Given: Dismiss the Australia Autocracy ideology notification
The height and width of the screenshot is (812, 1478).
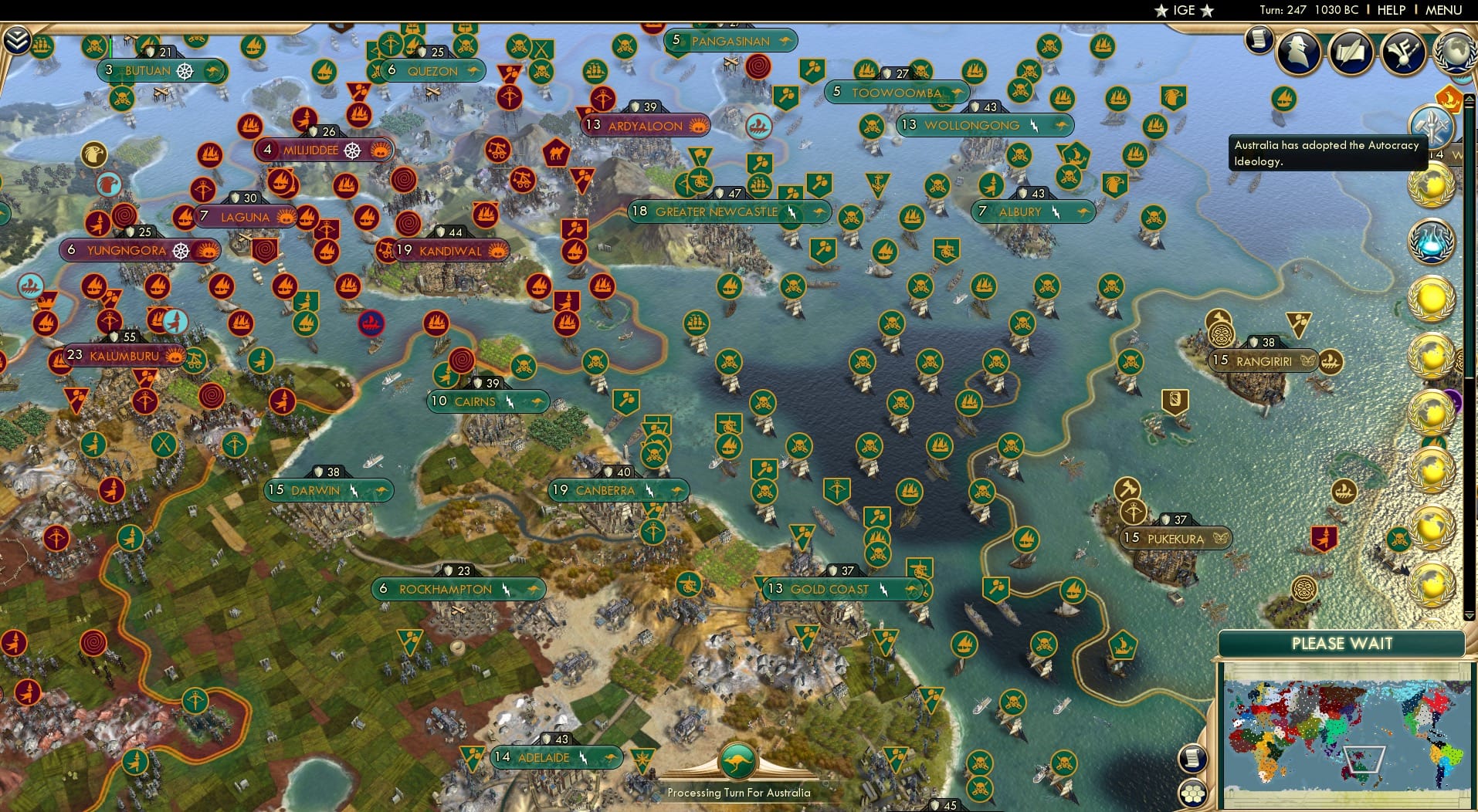Looking at the screenshot, I should (x=1328, y=152).
